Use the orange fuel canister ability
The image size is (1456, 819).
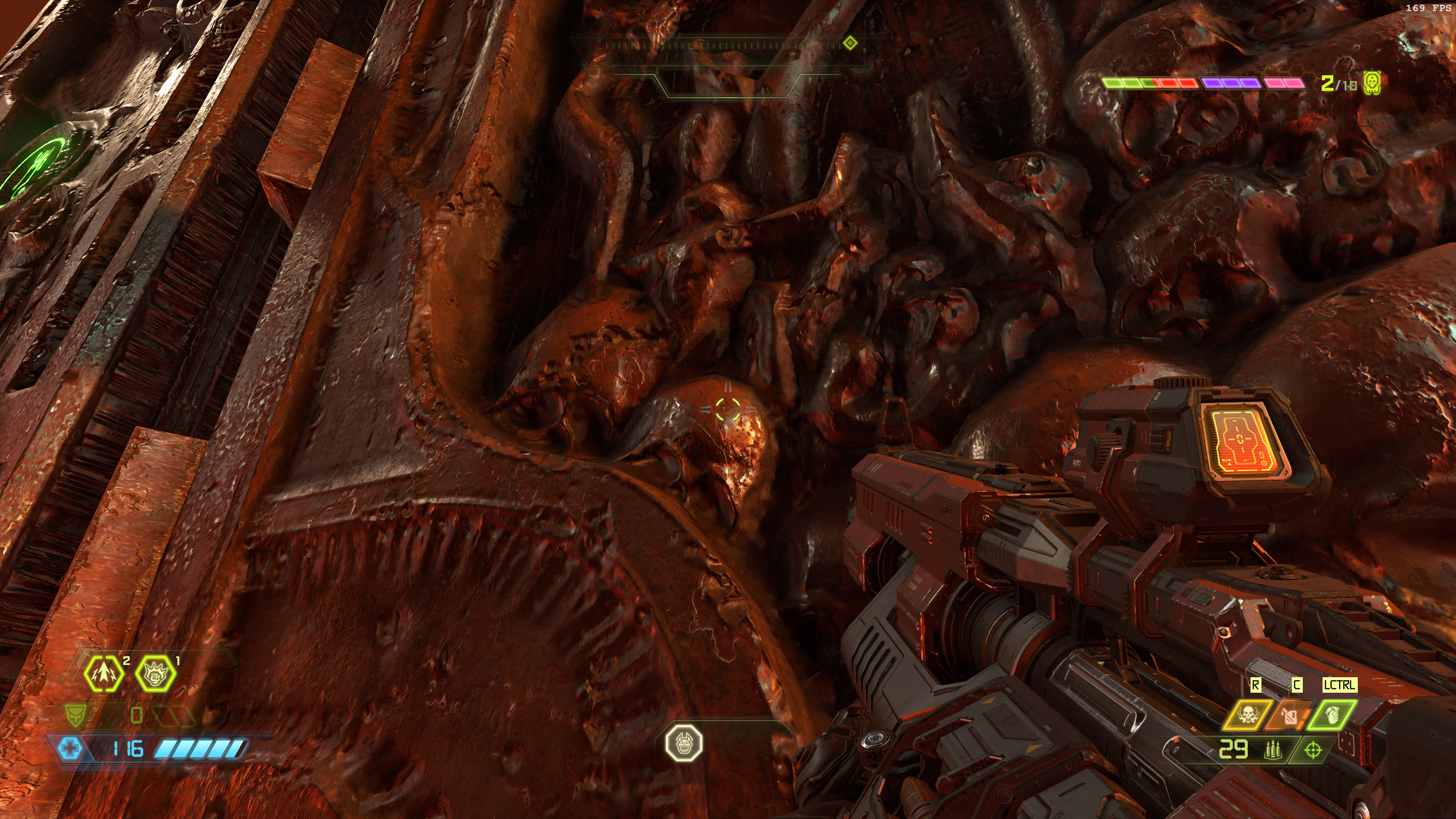tap(1289, 715)
